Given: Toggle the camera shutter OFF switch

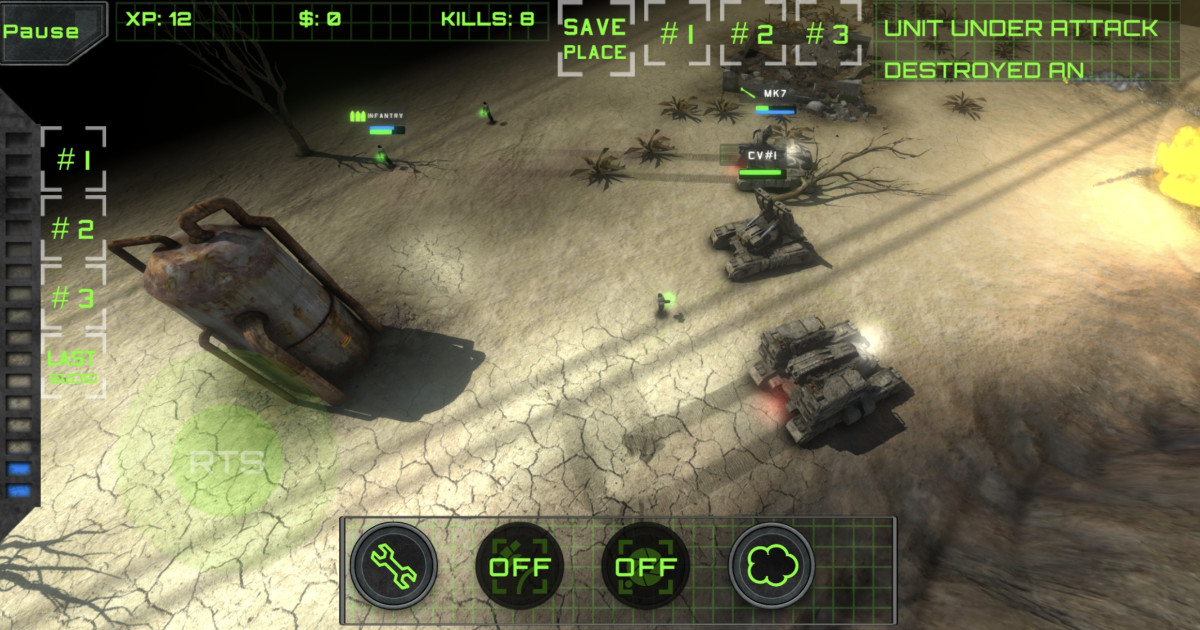Looking at the screenshot, I should coord(646,566).
